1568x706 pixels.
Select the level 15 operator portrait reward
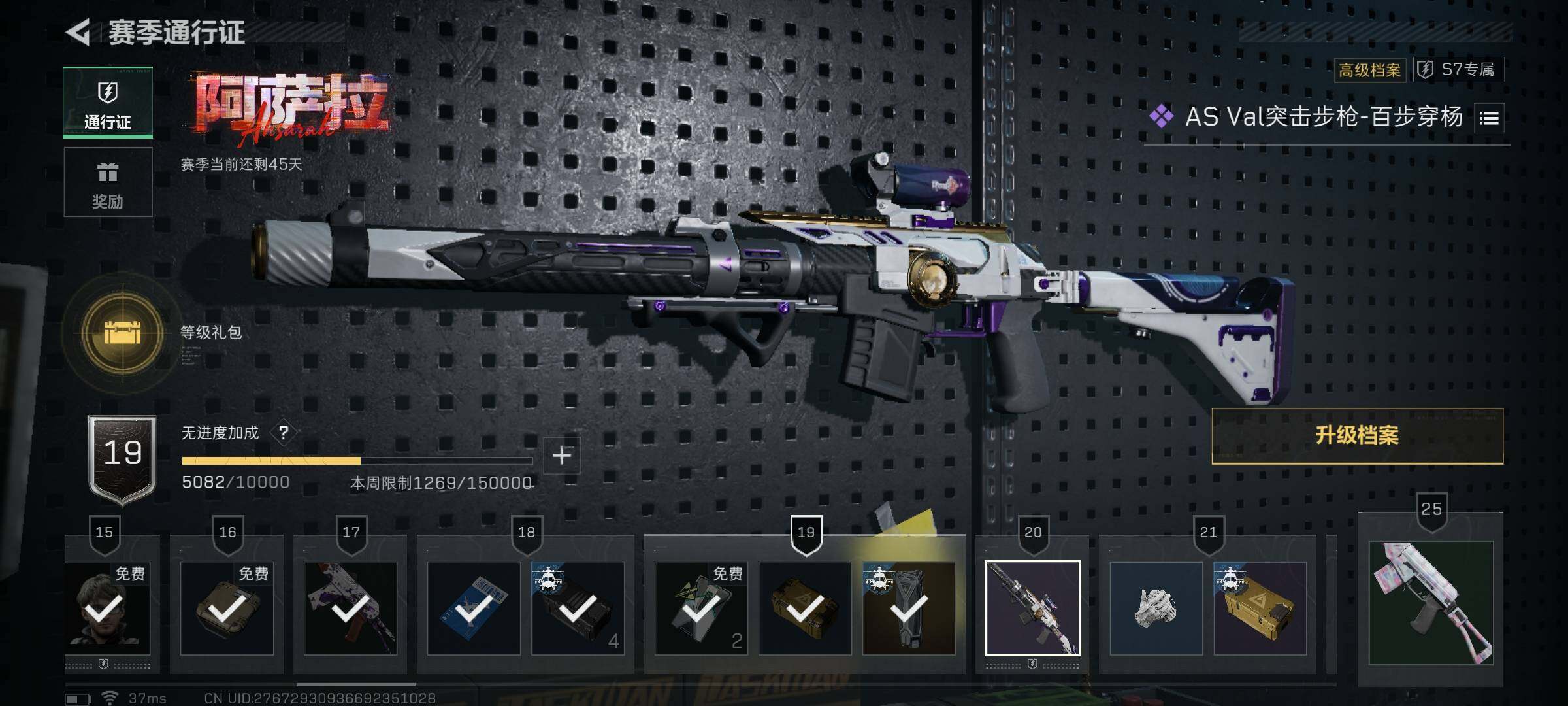108,608
